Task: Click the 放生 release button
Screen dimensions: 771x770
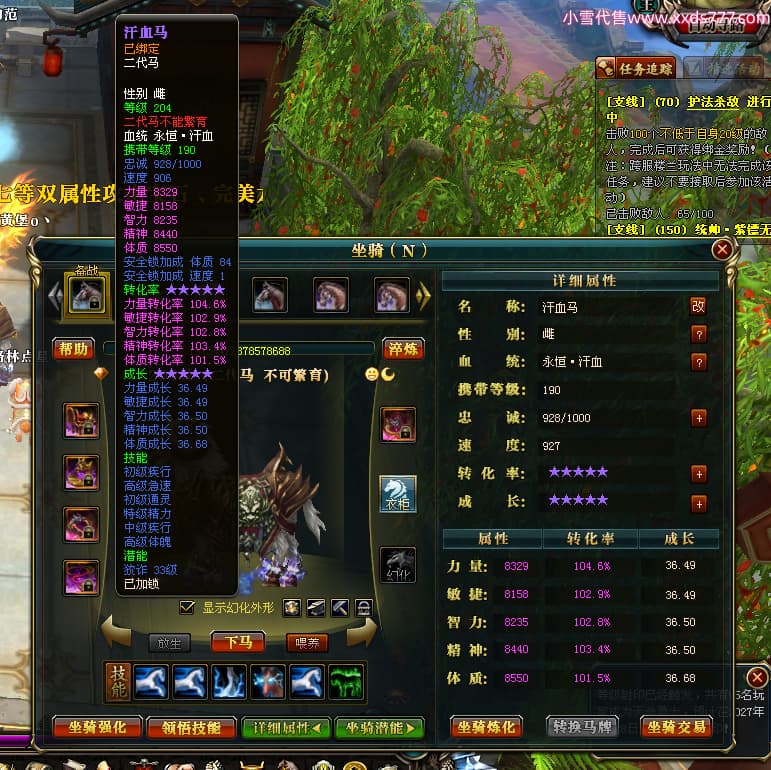Action: [x=169, y=642]
